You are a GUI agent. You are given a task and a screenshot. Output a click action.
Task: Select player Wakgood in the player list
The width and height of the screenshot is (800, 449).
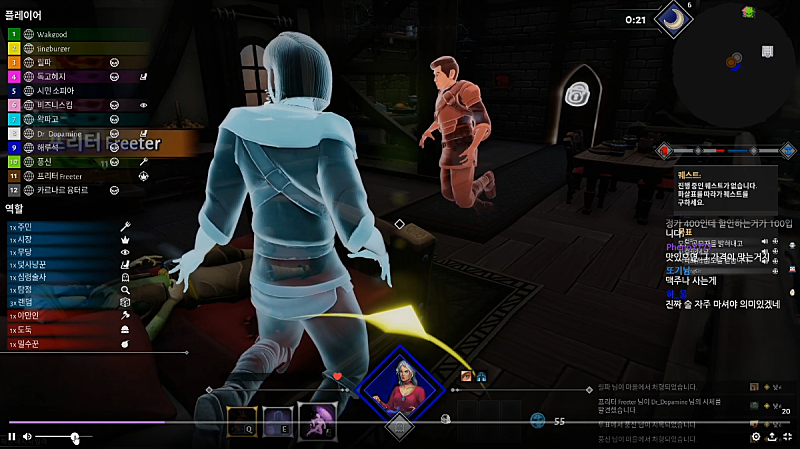tap(60, 33)
